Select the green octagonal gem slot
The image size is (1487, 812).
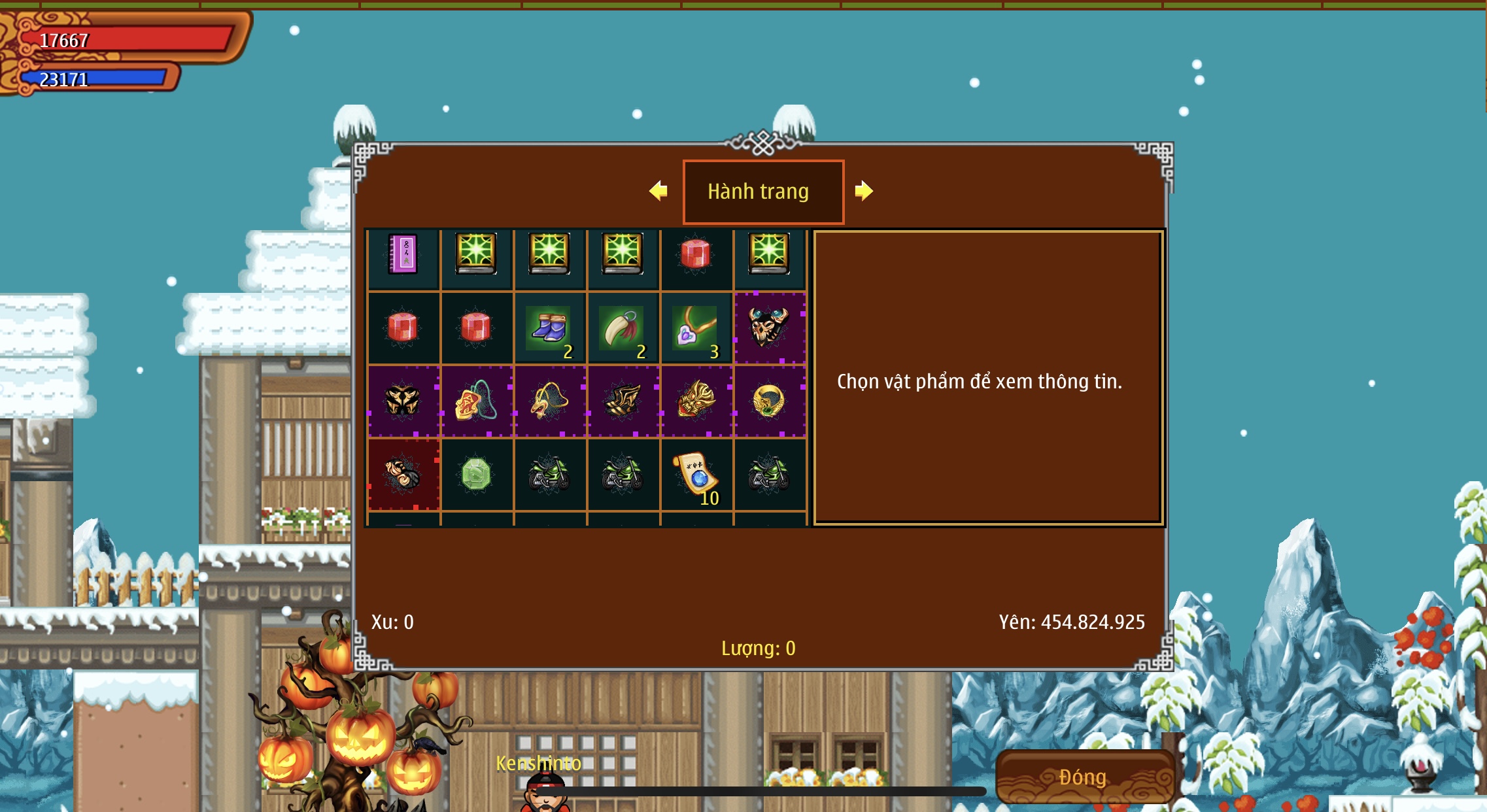(476, 474)
